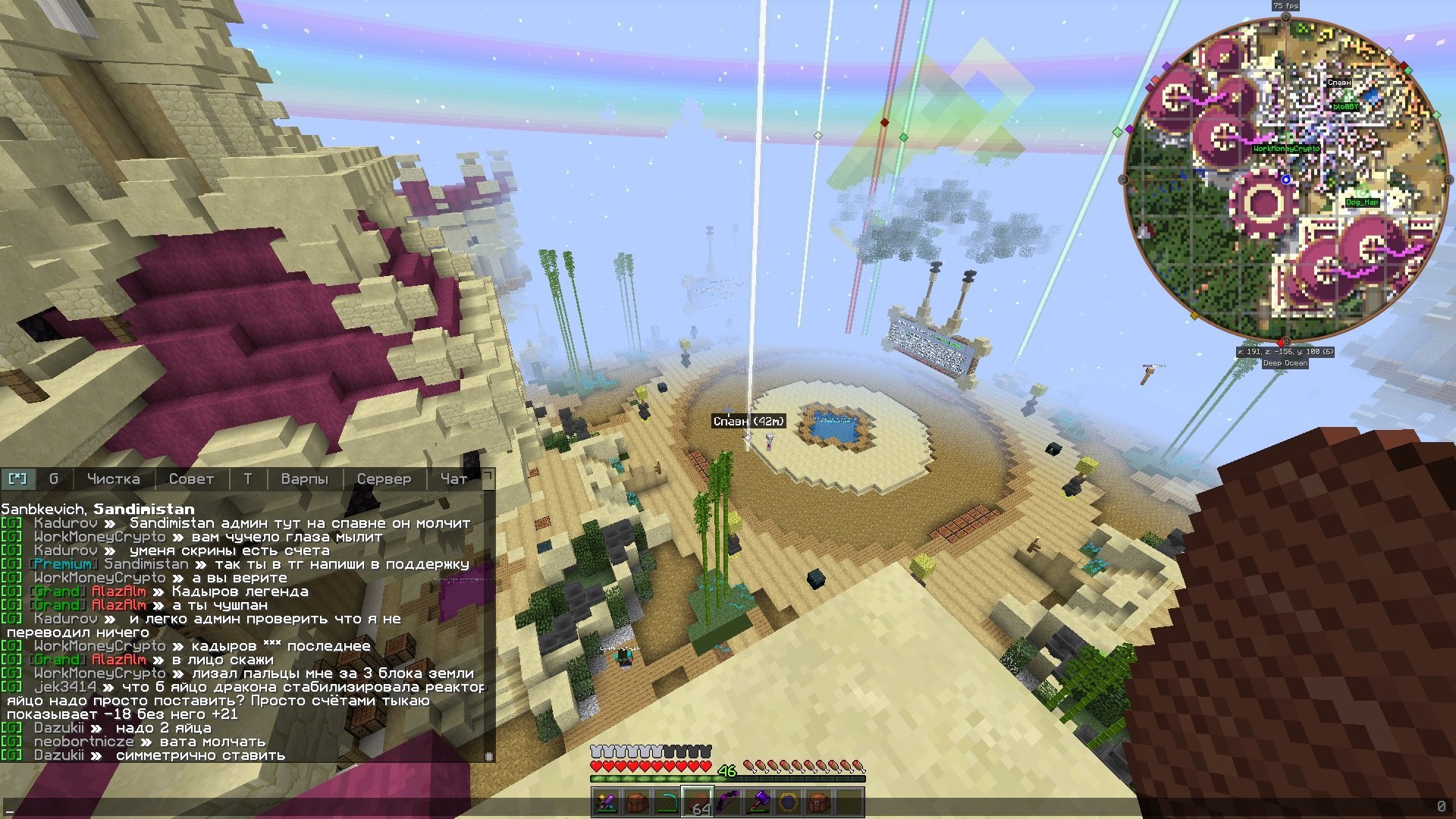Select the purple hammer hotbar slot
The width and height of the screenshot is (1456, 819).
pos(758,802)
